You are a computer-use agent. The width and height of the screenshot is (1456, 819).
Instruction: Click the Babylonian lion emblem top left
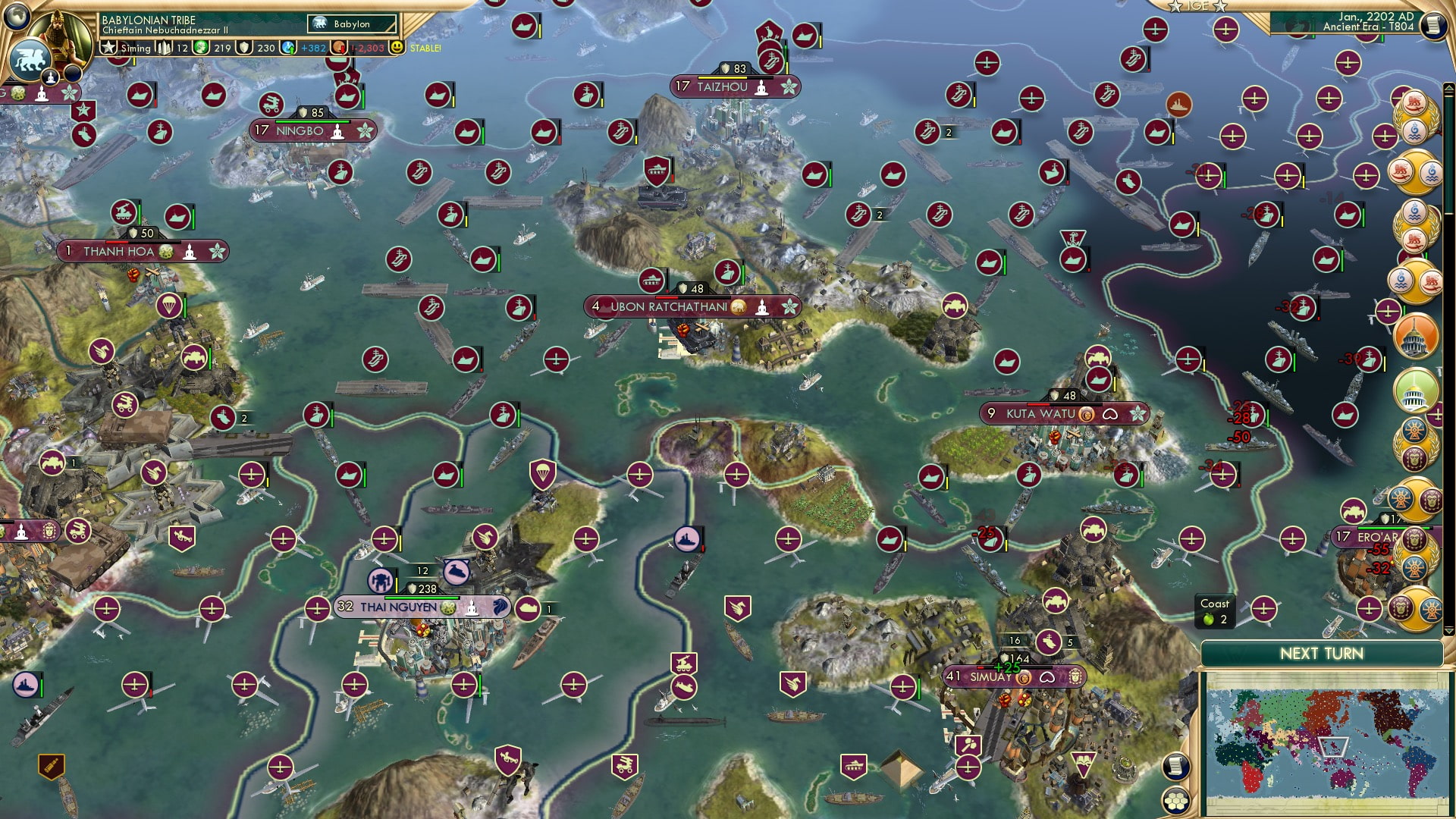[x=32, y=60]
